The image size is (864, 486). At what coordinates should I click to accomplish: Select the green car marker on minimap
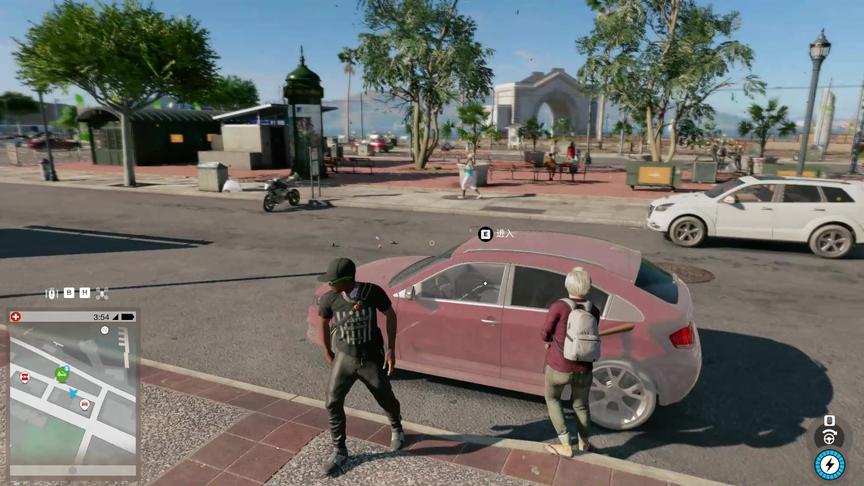coord(62,374)
